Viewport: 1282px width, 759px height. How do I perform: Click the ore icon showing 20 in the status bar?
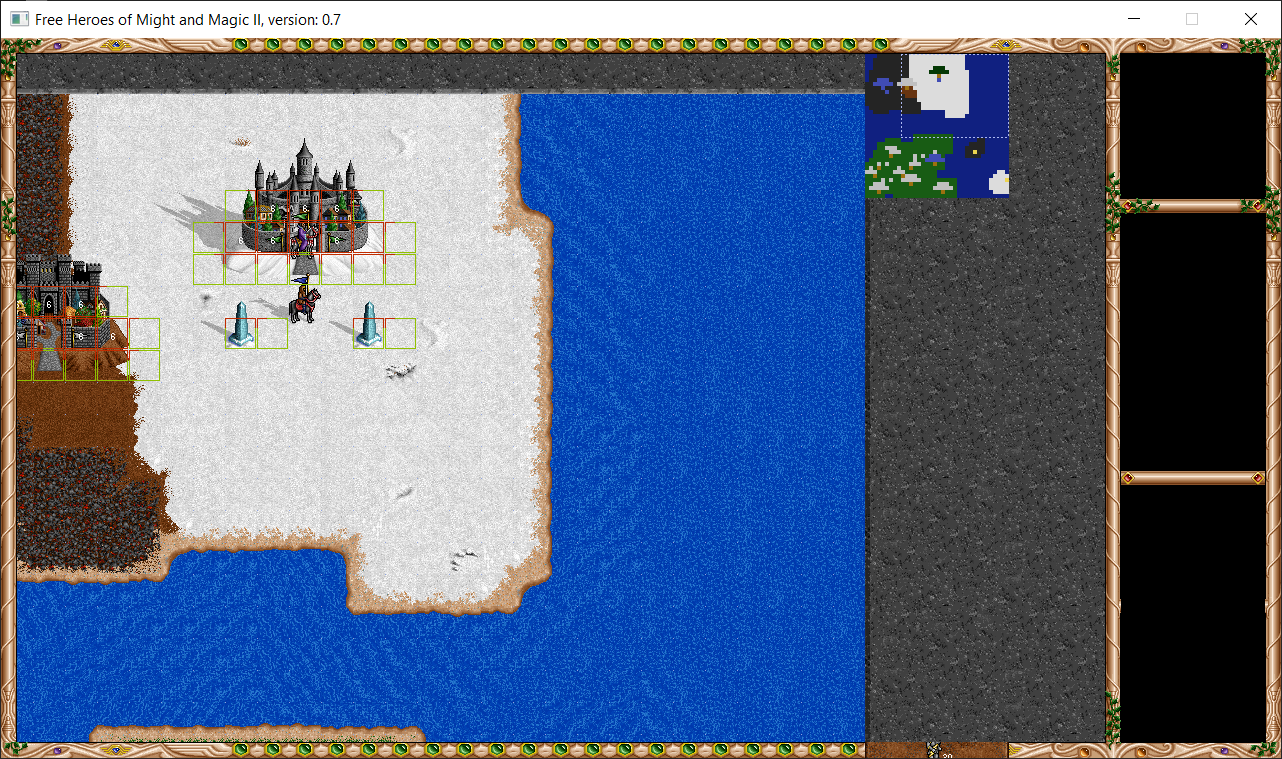(x=933, y=749)
